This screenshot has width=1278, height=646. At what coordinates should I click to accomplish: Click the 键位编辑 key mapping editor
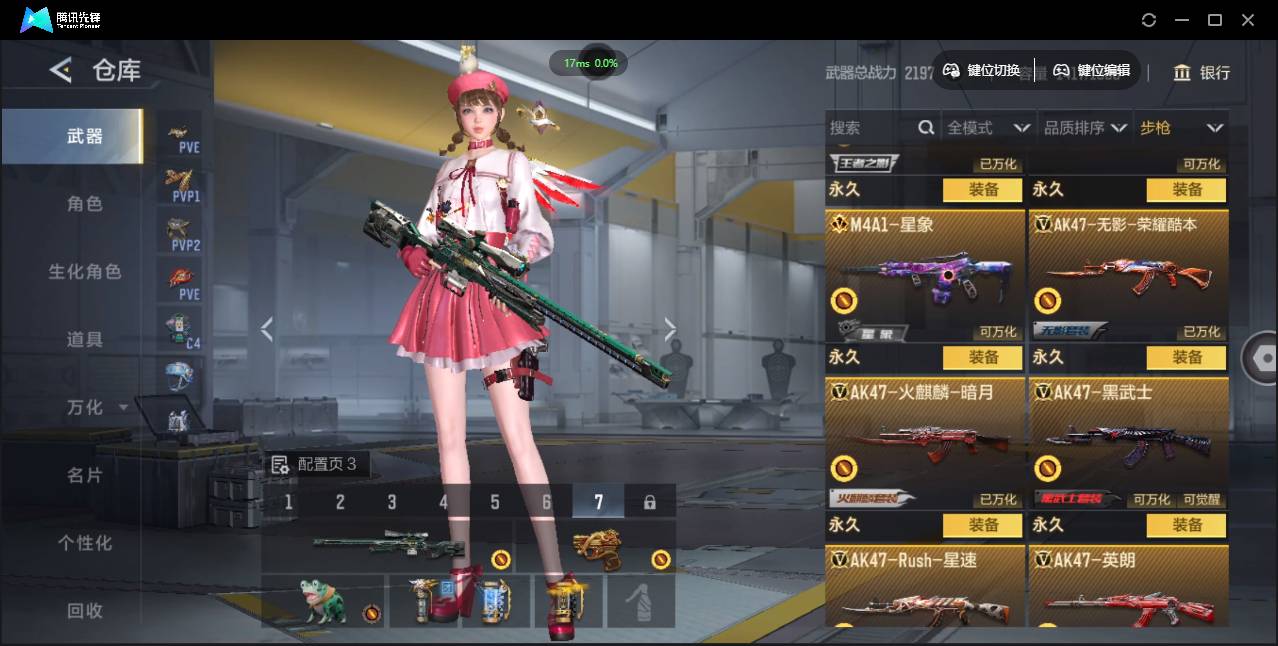[1092, 70]
